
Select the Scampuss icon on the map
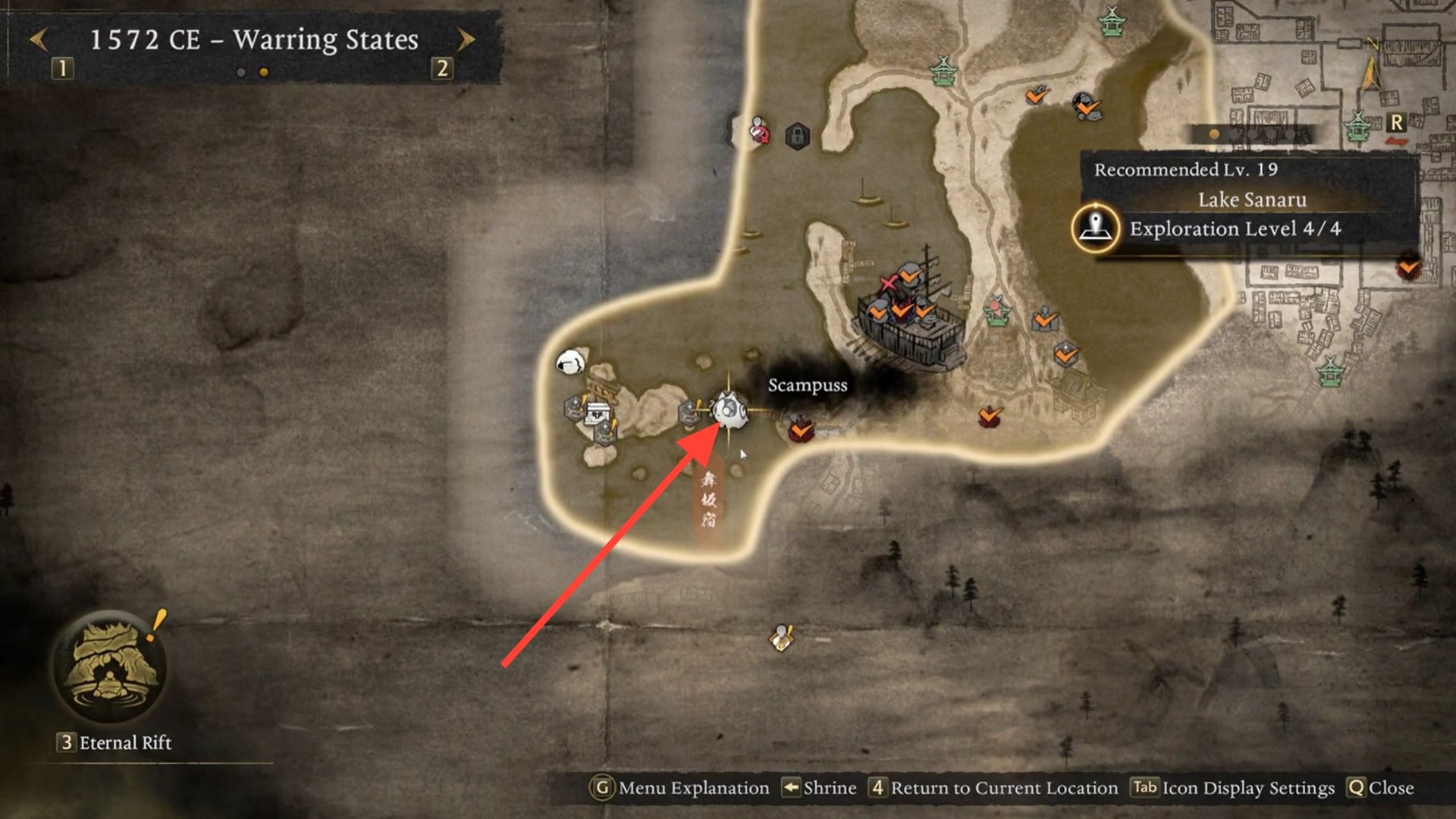728,409
